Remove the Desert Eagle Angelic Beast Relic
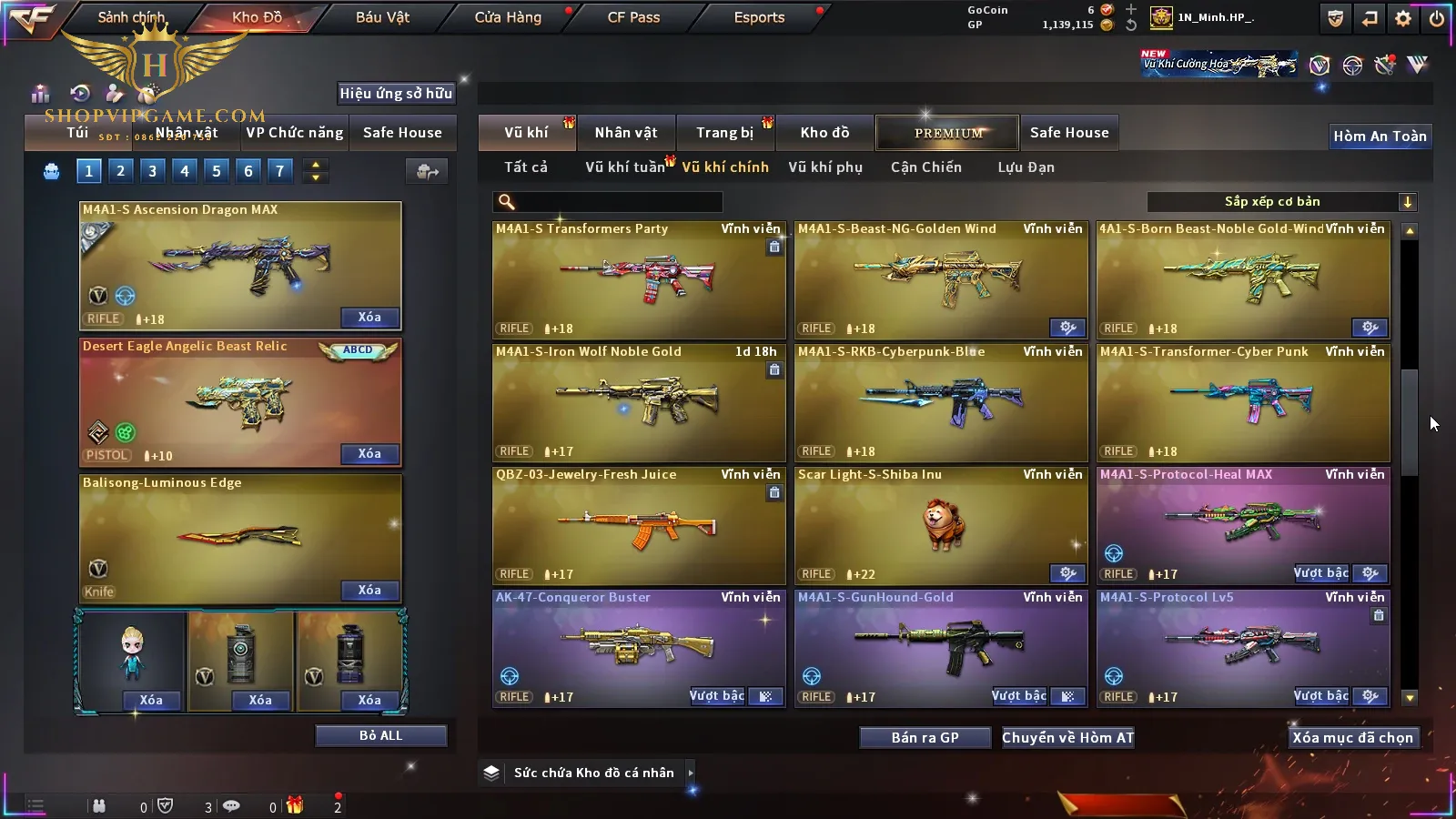Image resolution: width=1456 pixels, height=819 pixels. [369, 454]
